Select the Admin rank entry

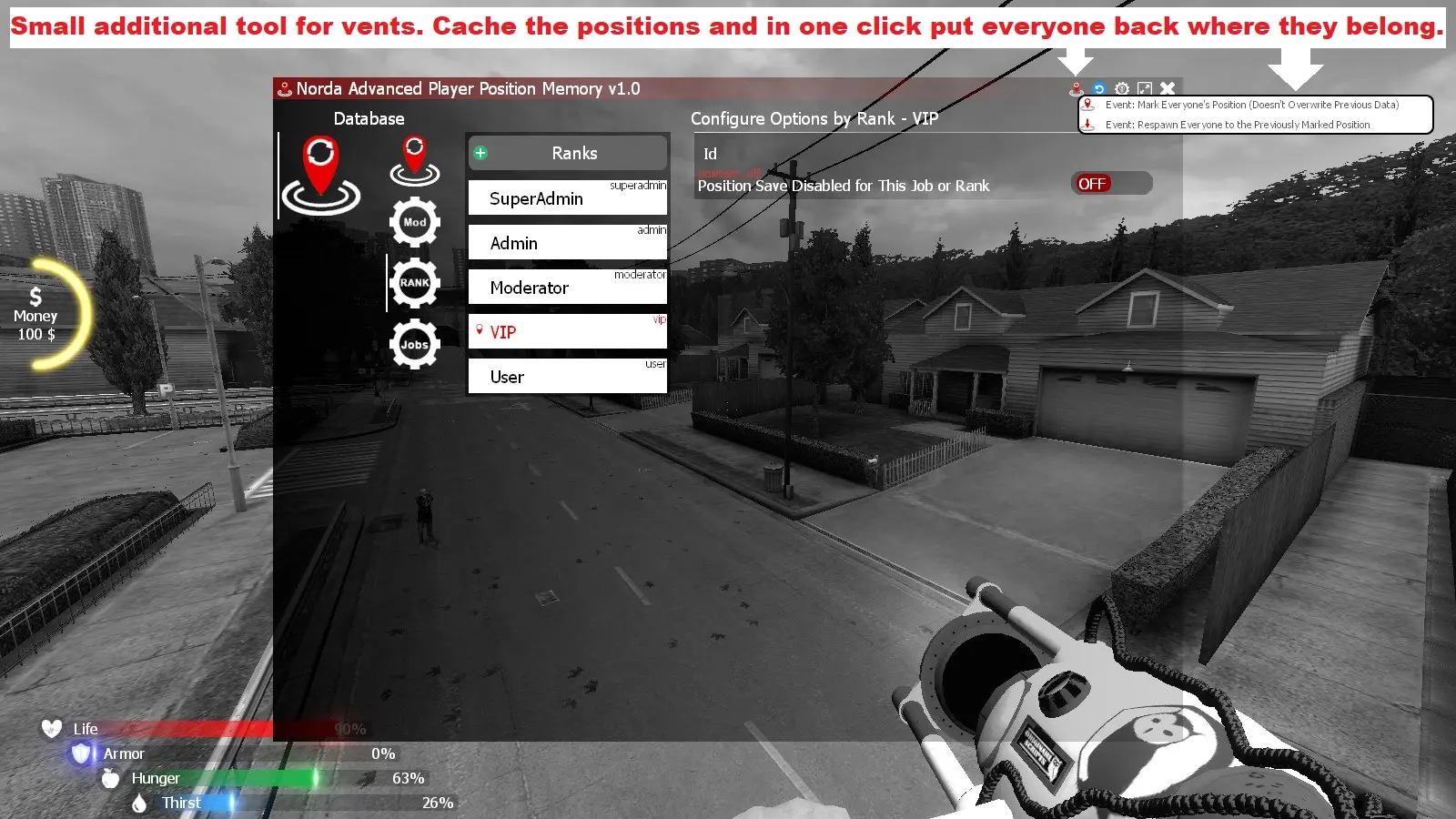(567, 242)
